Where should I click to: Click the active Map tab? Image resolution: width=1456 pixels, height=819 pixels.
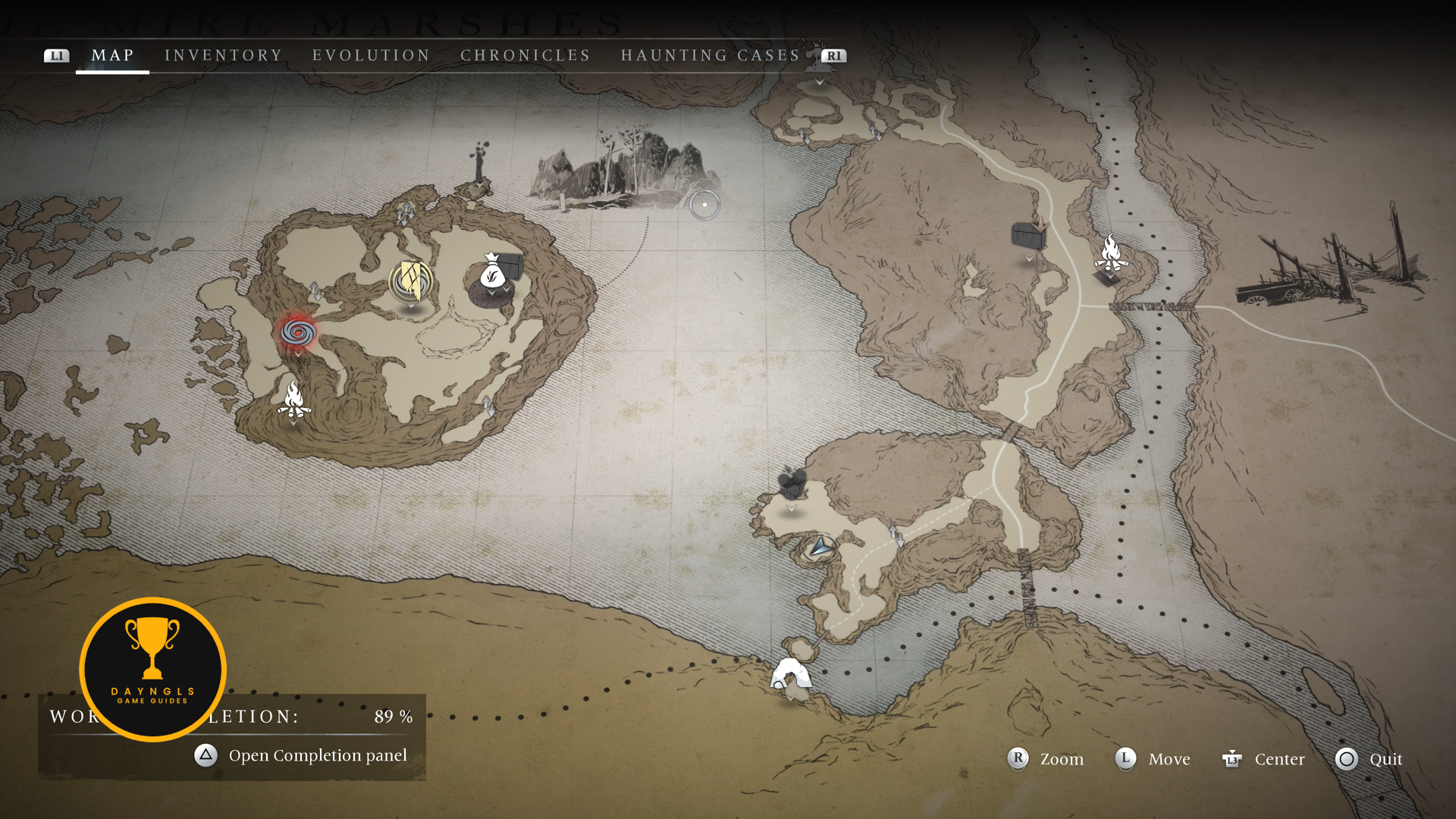pos(112,55)
